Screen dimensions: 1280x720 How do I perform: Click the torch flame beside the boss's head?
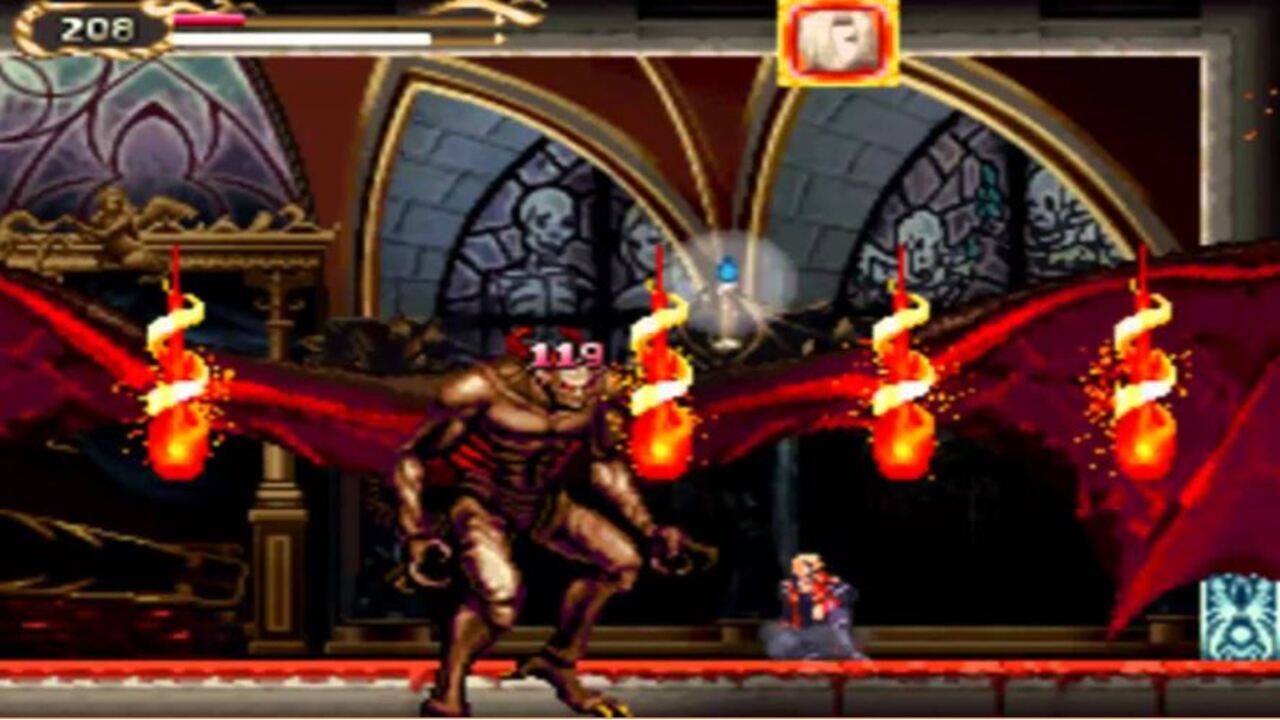660,390
